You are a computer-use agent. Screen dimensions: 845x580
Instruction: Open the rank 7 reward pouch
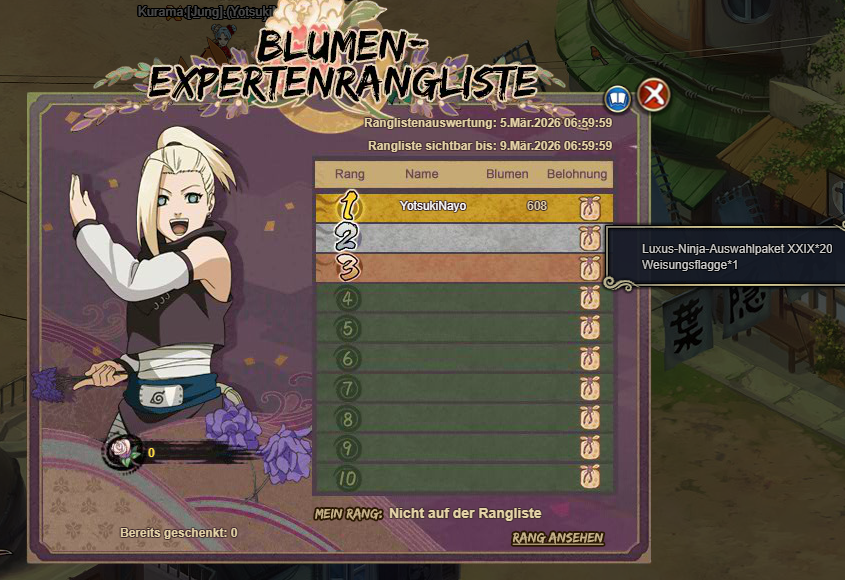589,388
